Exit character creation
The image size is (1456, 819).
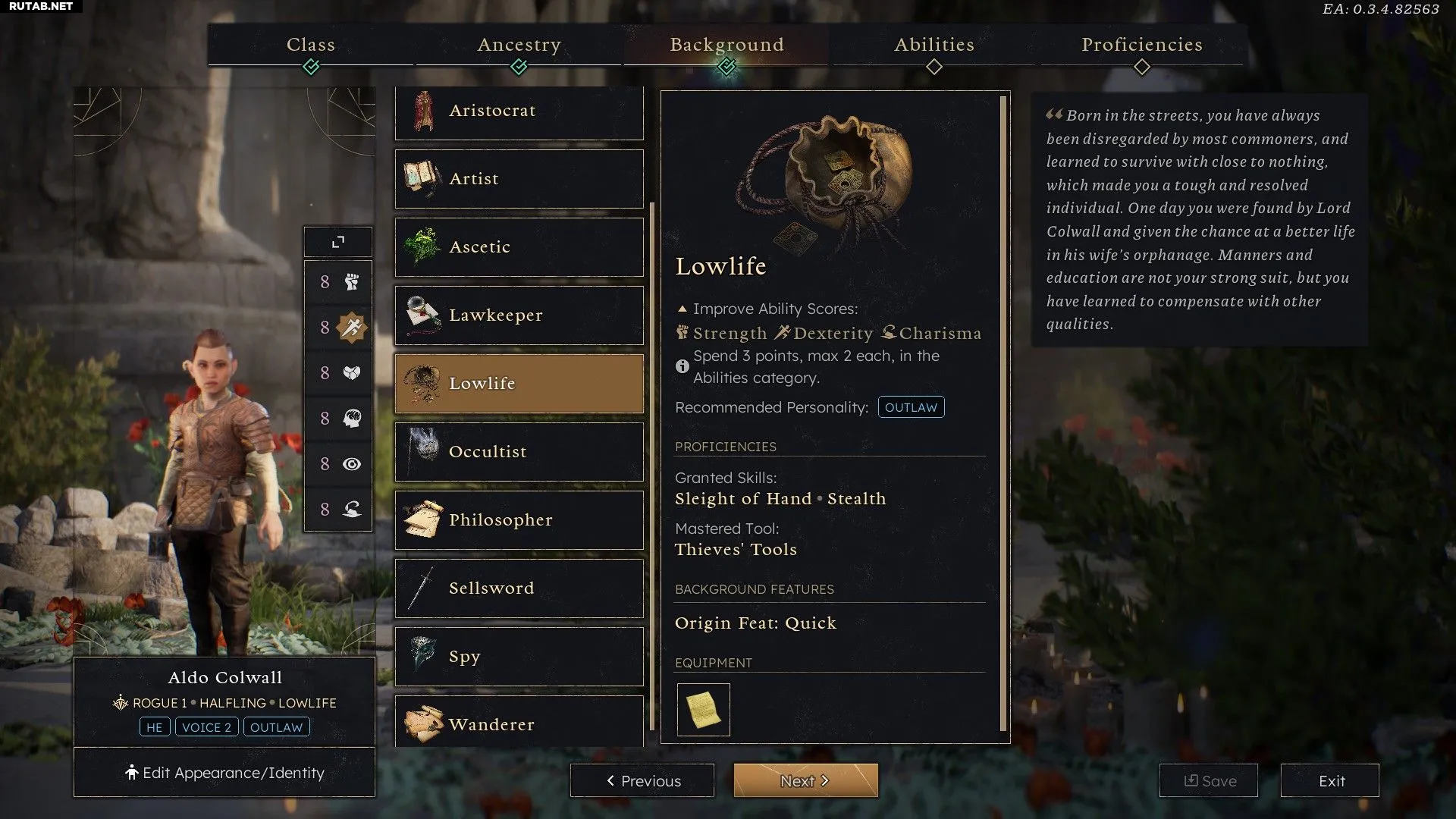coord(1330,780)
